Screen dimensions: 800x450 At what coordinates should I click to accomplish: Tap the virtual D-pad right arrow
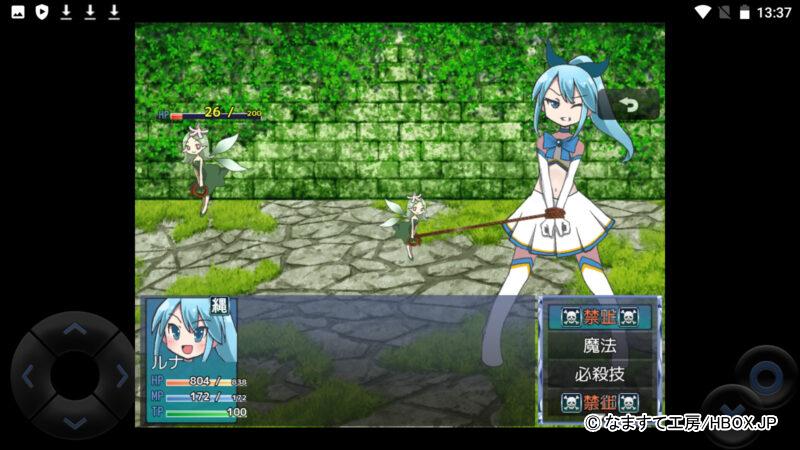point(121,376)
